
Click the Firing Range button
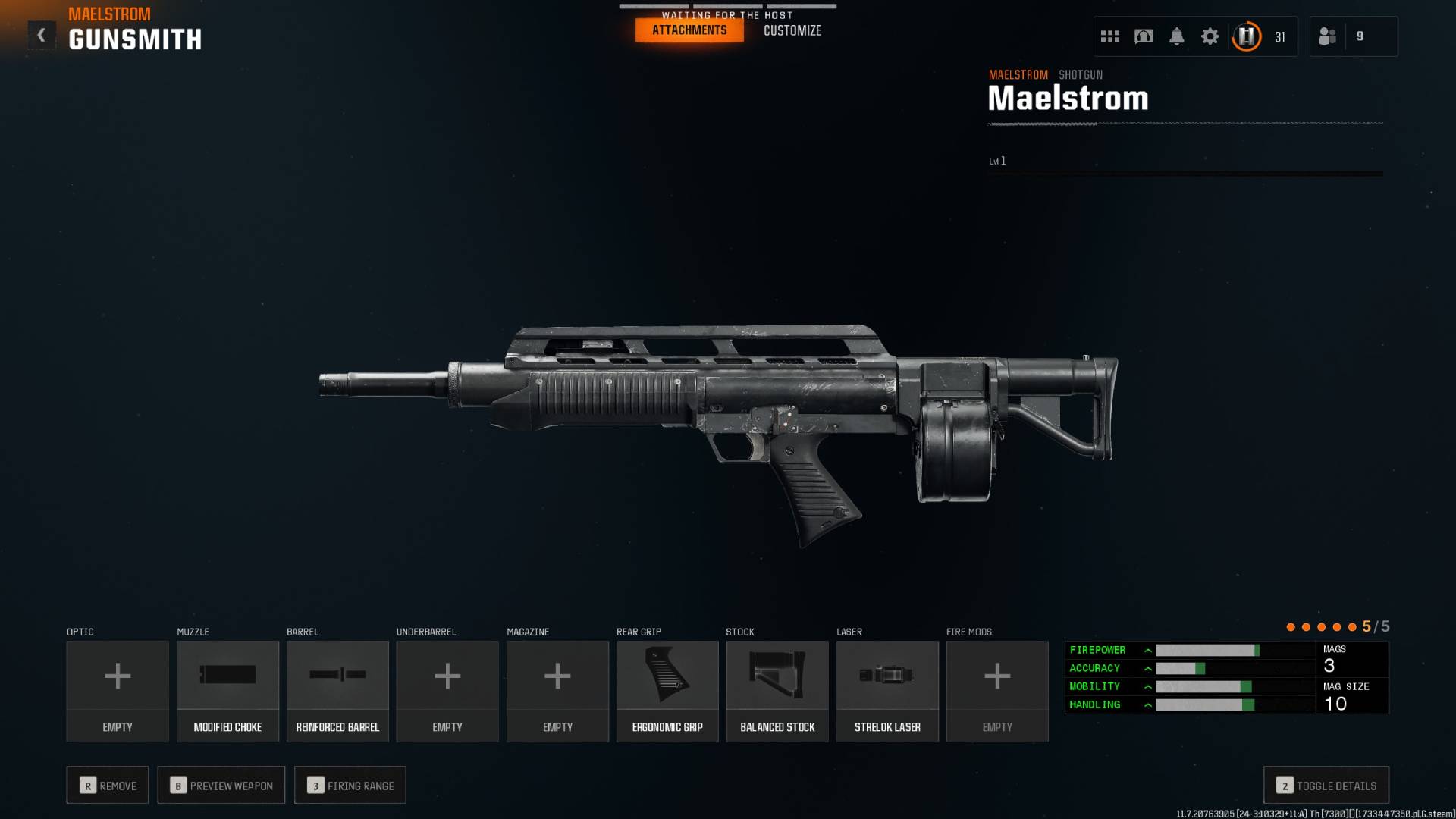350,785
